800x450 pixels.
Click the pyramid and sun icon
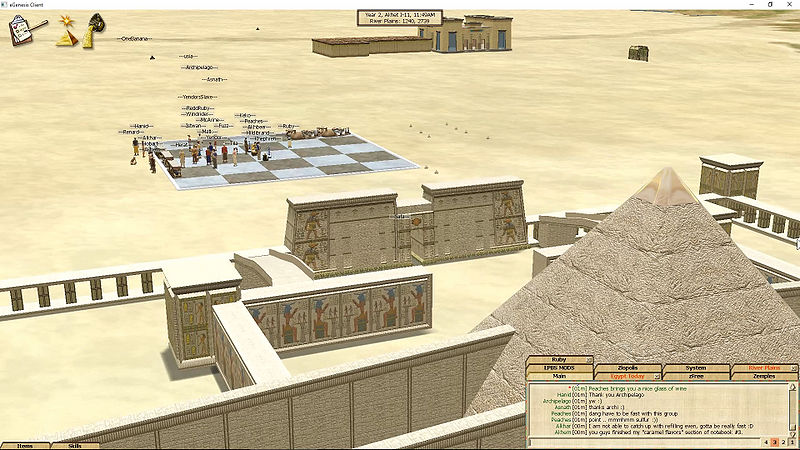click(x=65, y=31)
